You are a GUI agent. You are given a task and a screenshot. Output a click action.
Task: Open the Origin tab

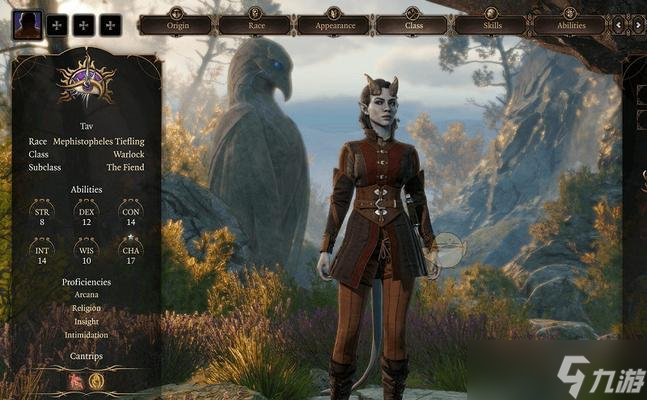(175, 24)
